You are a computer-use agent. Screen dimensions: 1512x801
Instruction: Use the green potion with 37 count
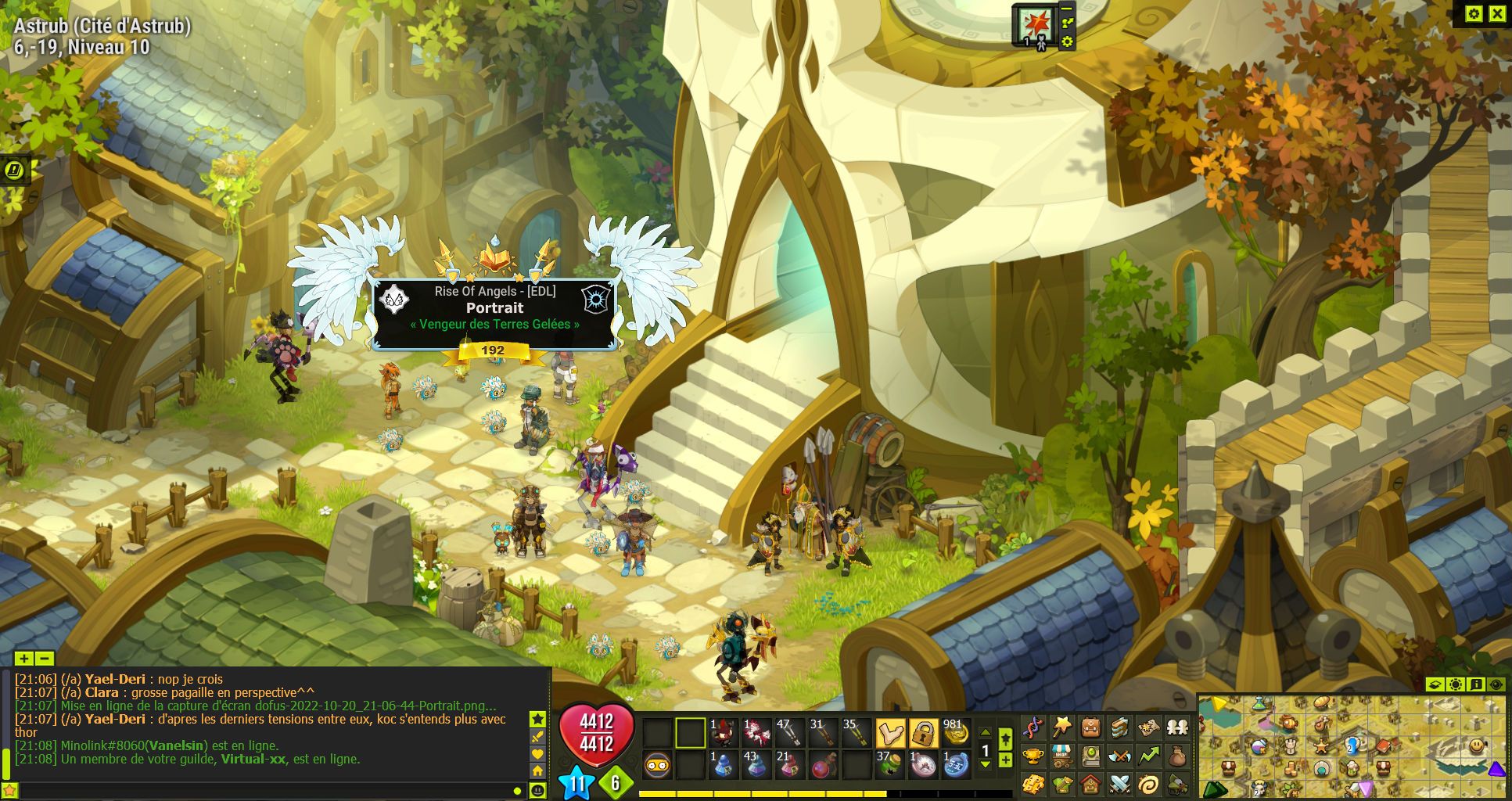pos(890,764)
